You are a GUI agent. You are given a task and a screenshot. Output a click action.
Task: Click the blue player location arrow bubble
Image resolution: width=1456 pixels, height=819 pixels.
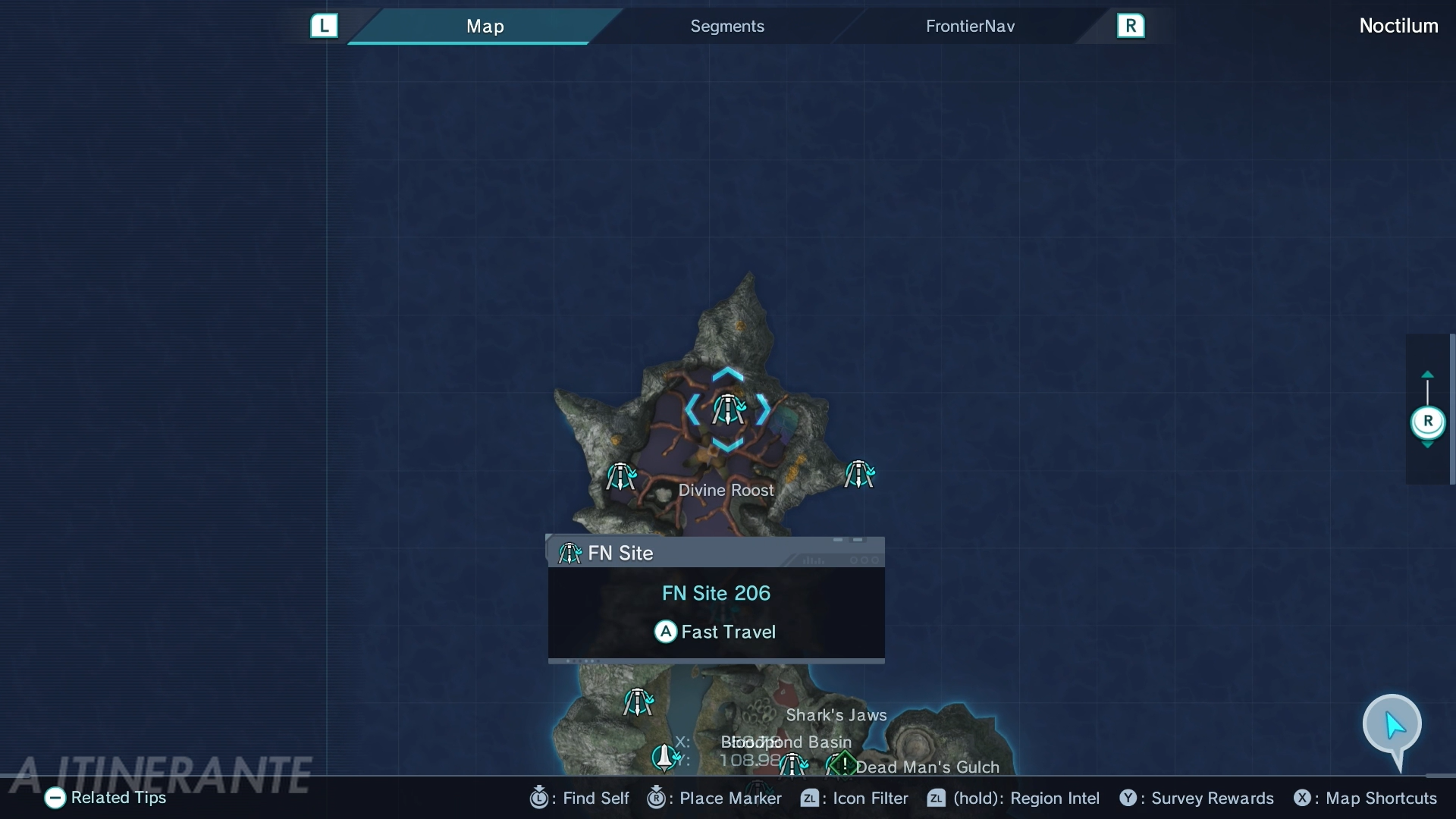pos(1392,725)
